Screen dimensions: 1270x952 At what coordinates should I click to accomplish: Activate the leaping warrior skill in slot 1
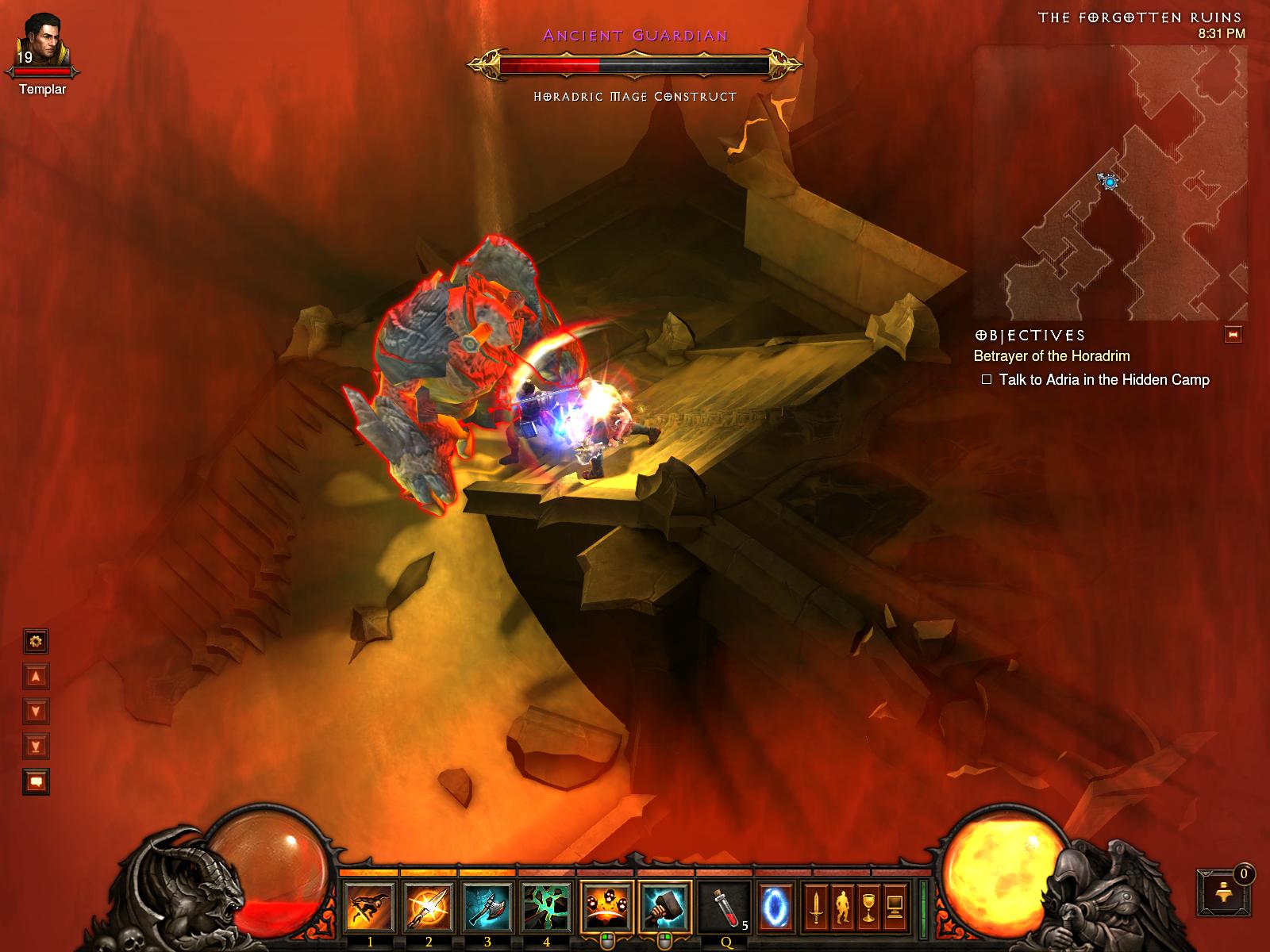point(370,906)
